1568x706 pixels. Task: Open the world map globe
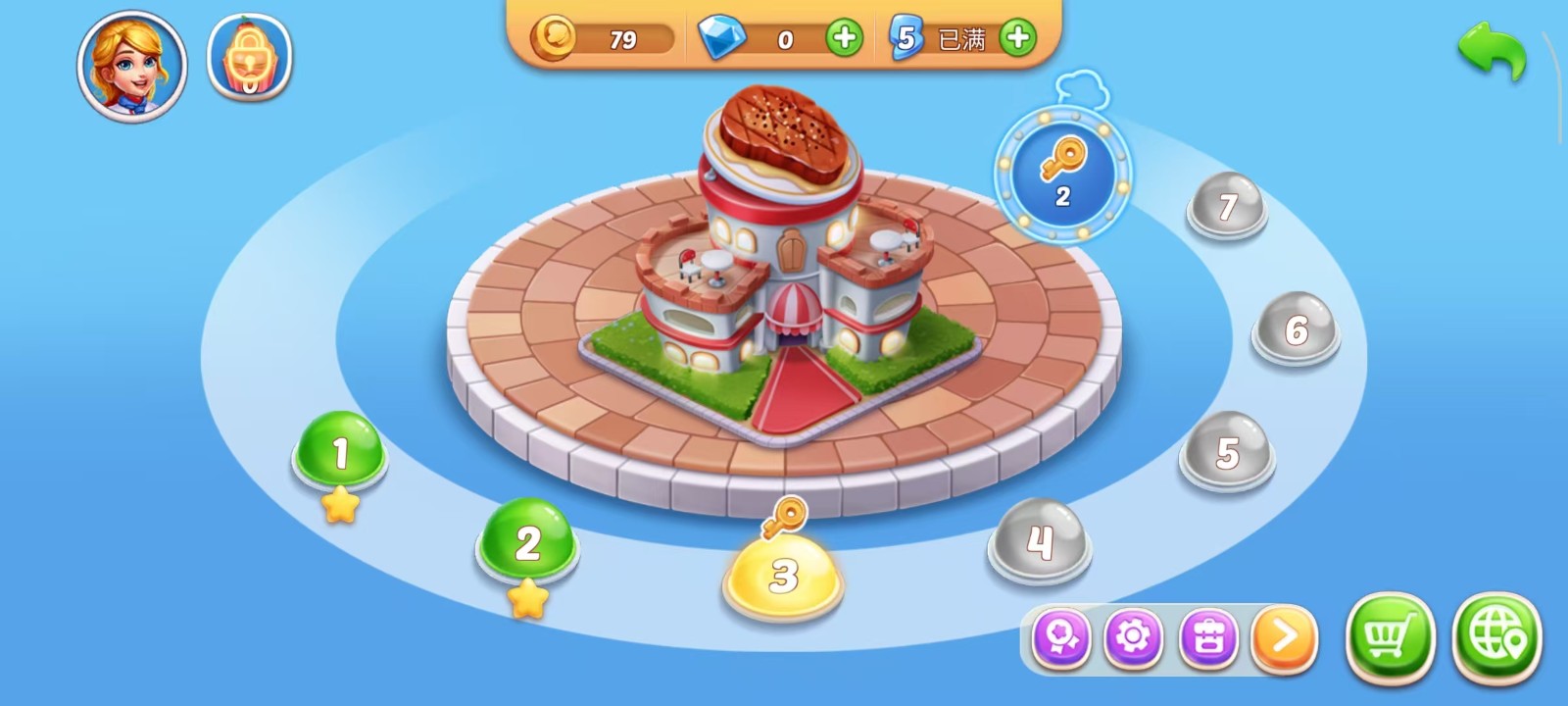(1496, 638)
